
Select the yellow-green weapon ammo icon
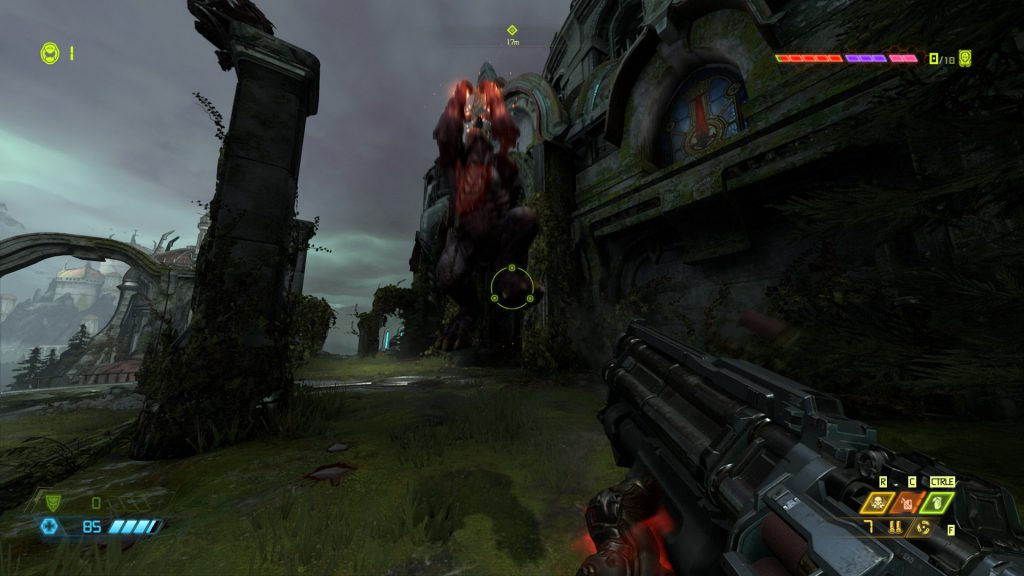[965, 58]
